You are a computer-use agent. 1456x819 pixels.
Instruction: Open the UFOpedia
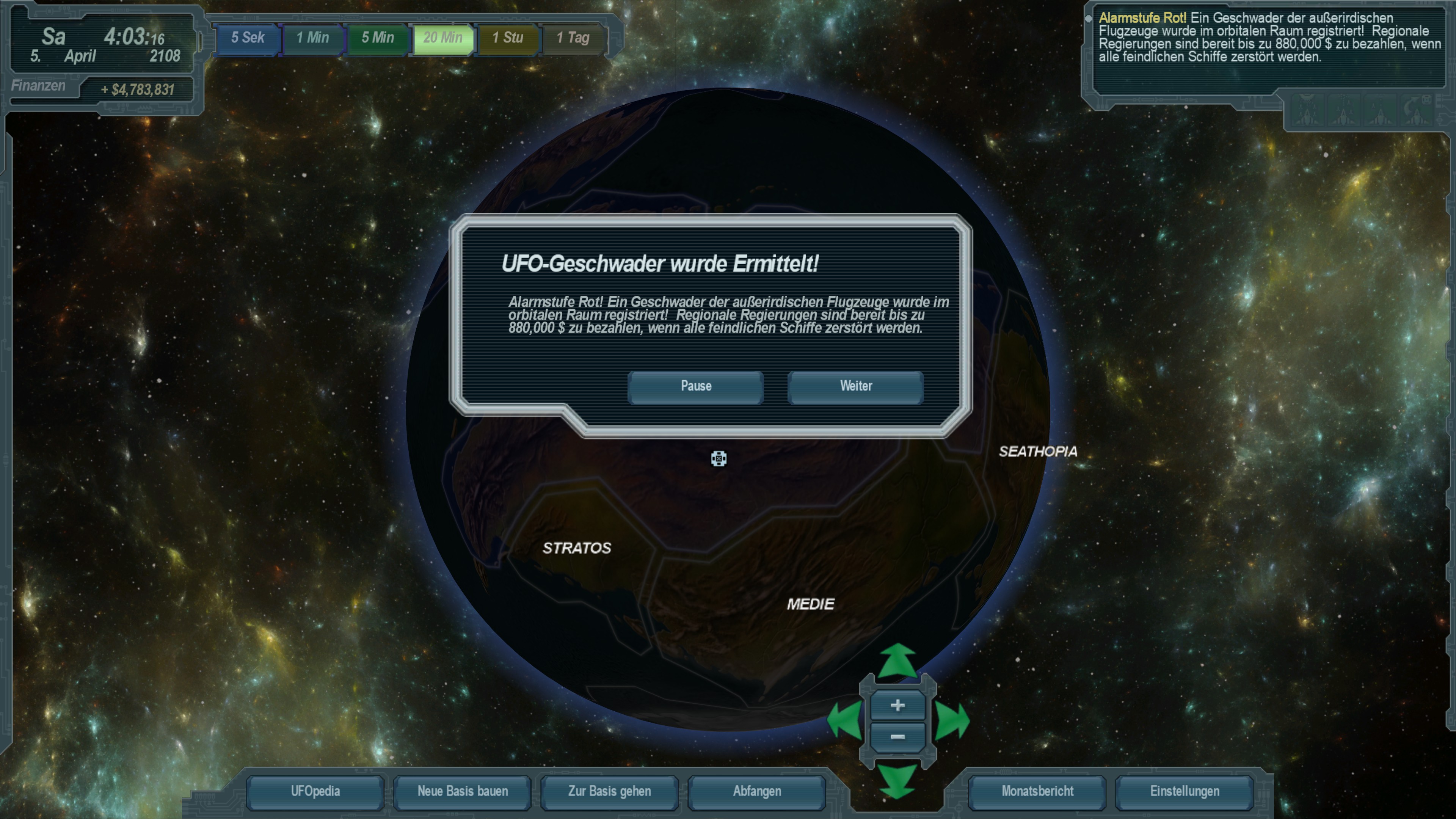[x=315, y=791]
